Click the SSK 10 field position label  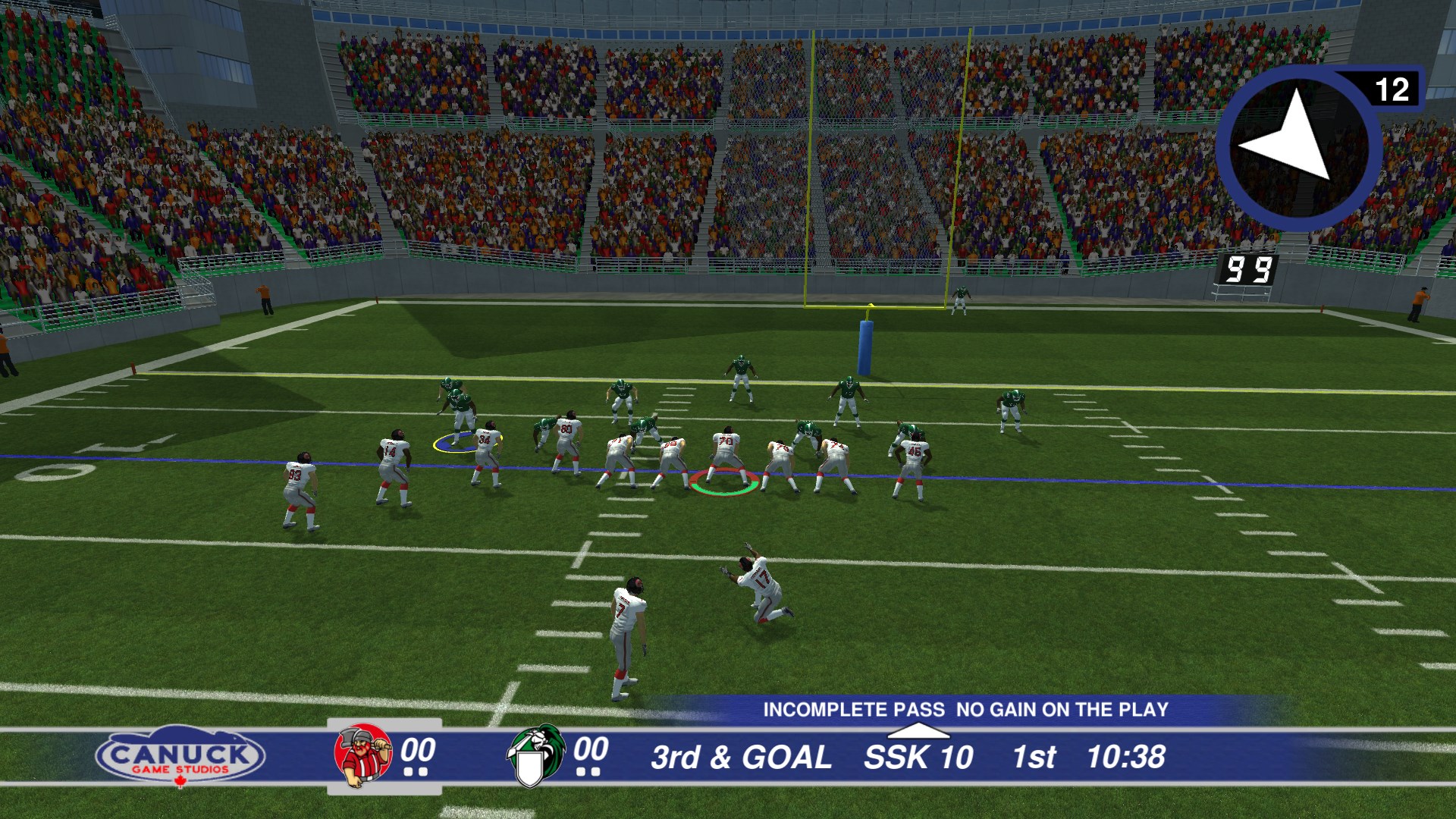(919, 756)
